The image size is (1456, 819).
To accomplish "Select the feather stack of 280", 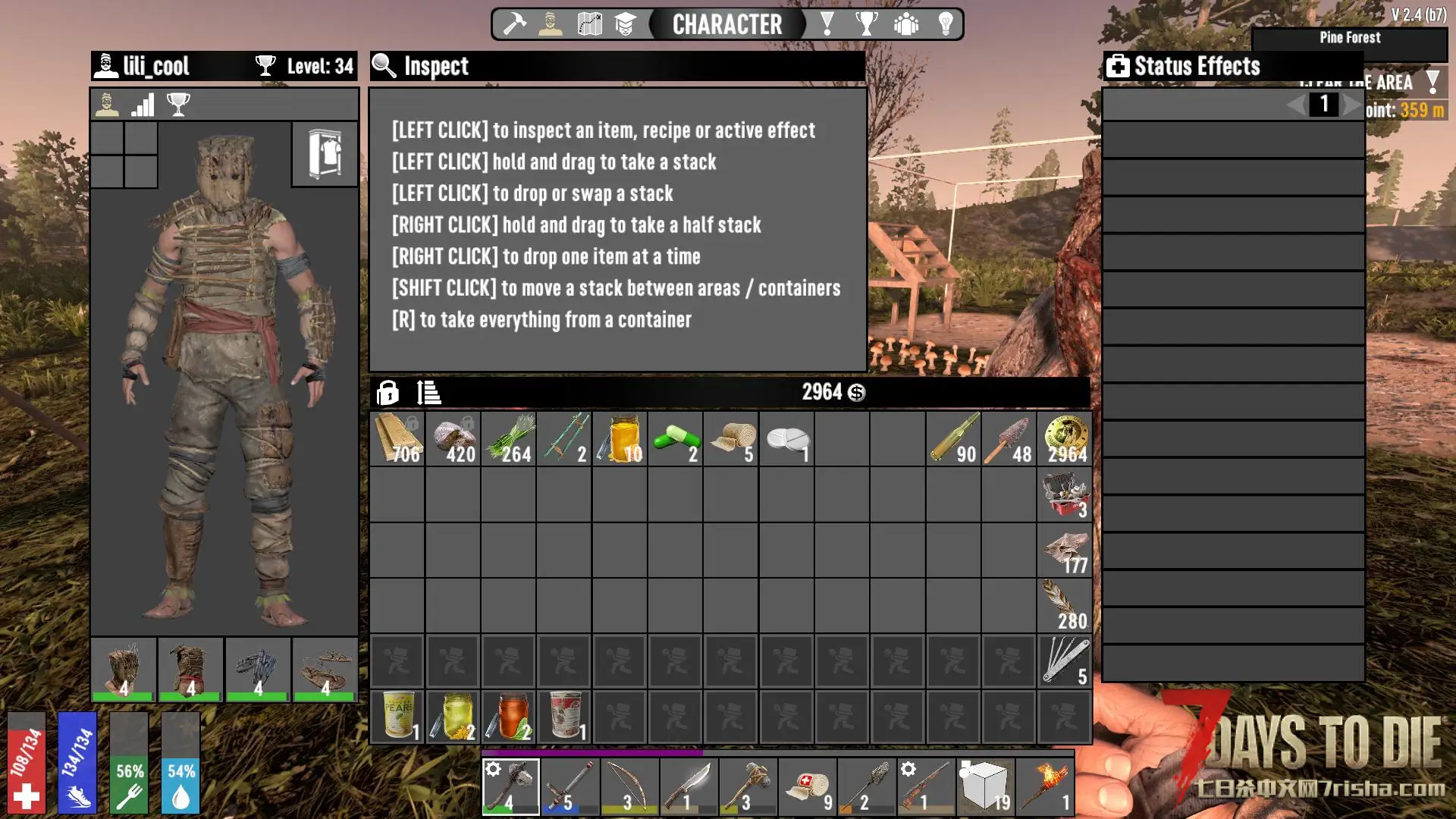I will [1065, 605].
